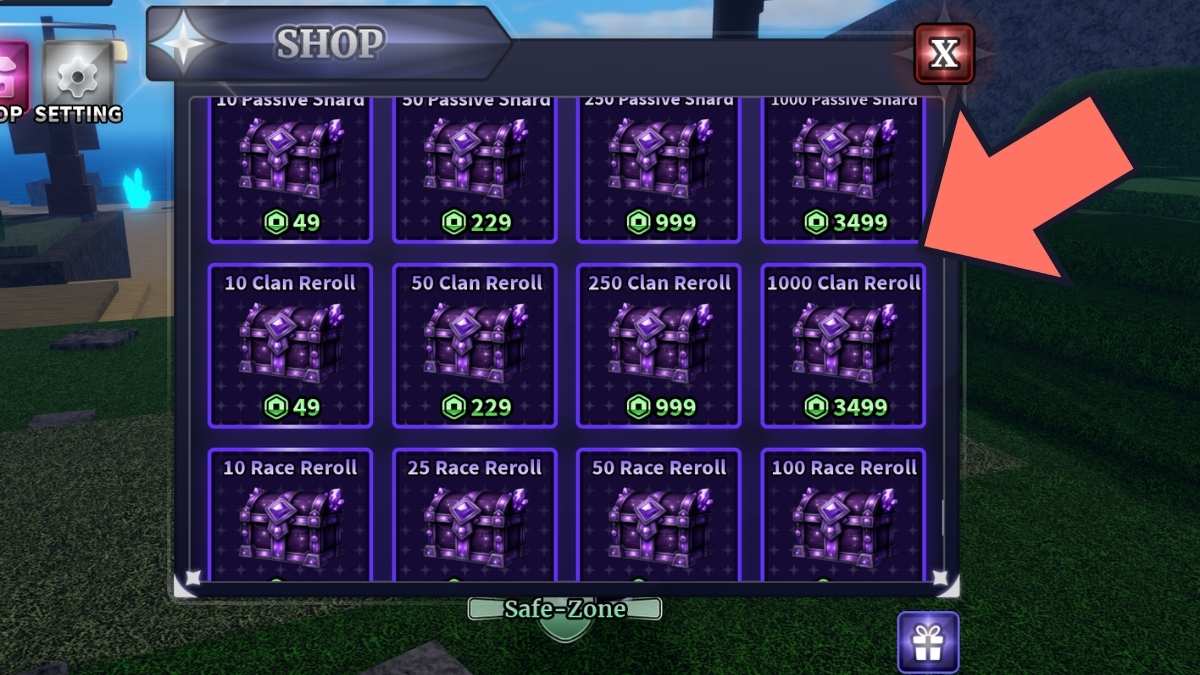Close the Shop window
This screenshot has width=1200, height=675.
click(x=944, y=54)
